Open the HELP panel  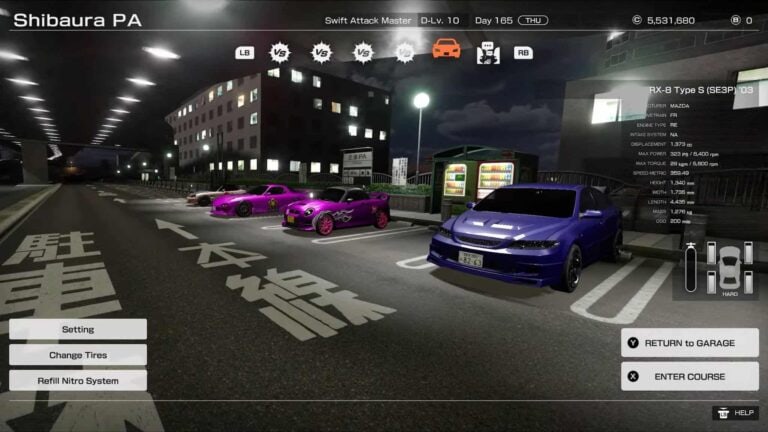735,412
